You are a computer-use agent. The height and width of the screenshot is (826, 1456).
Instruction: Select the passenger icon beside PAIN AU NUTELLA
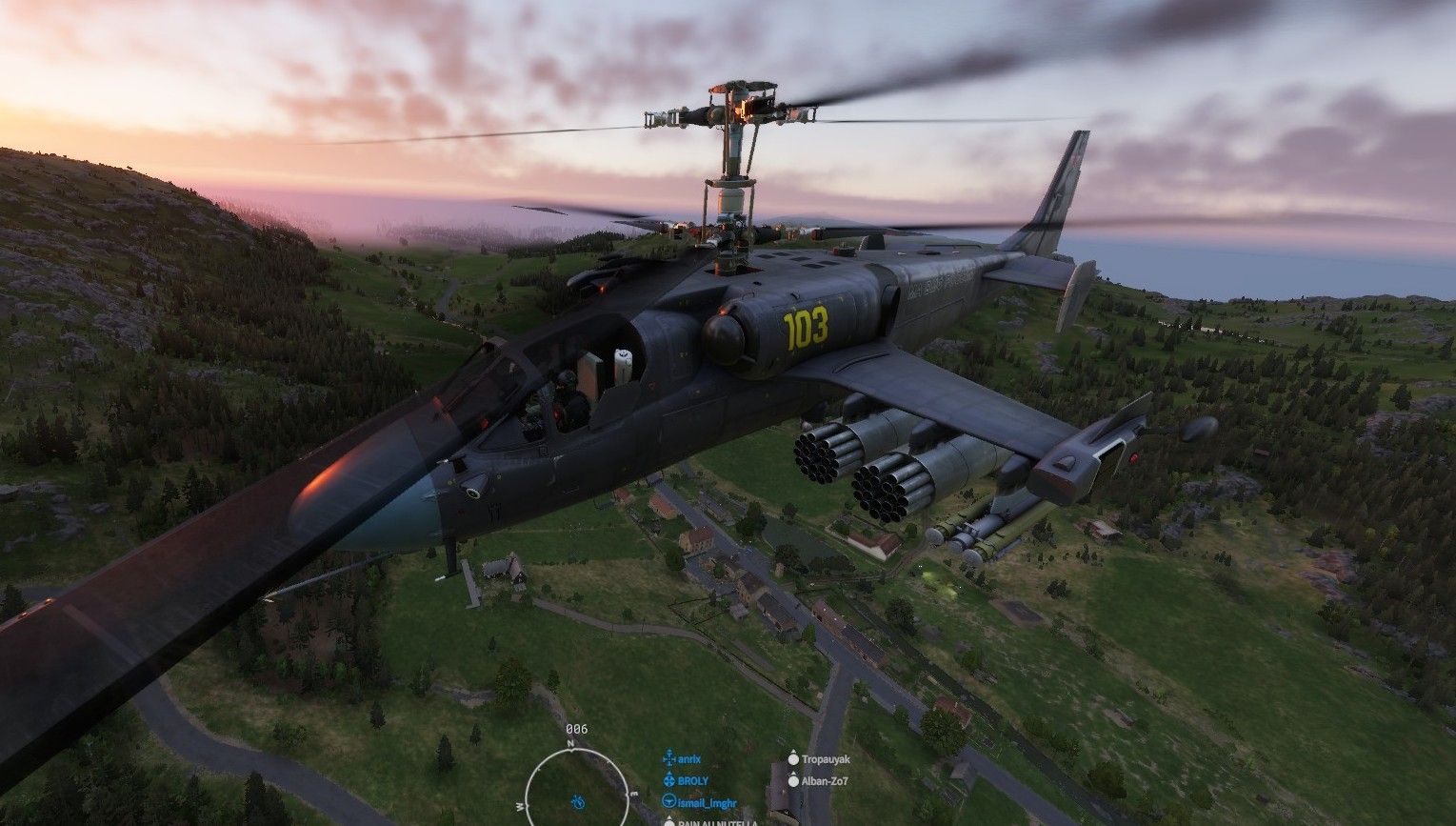tap(669, 823)
